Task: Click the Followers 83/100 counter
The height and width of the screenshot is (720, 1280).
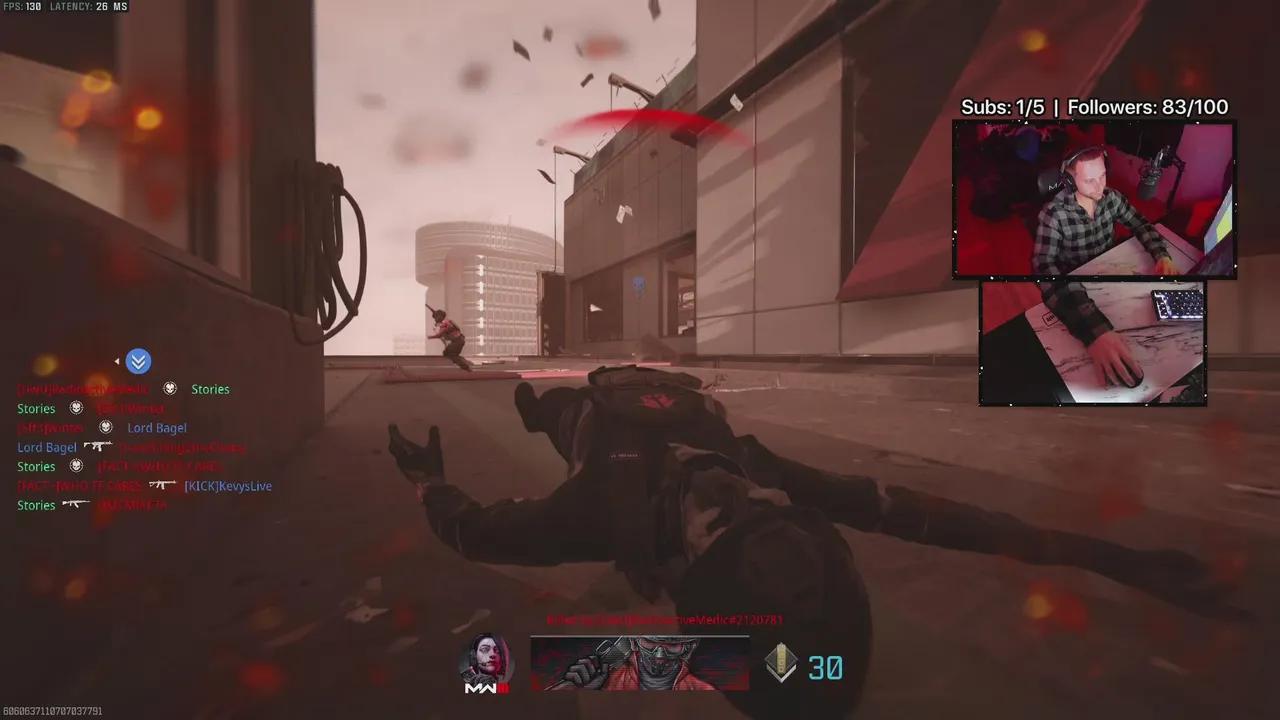Action: [1148, 106]
